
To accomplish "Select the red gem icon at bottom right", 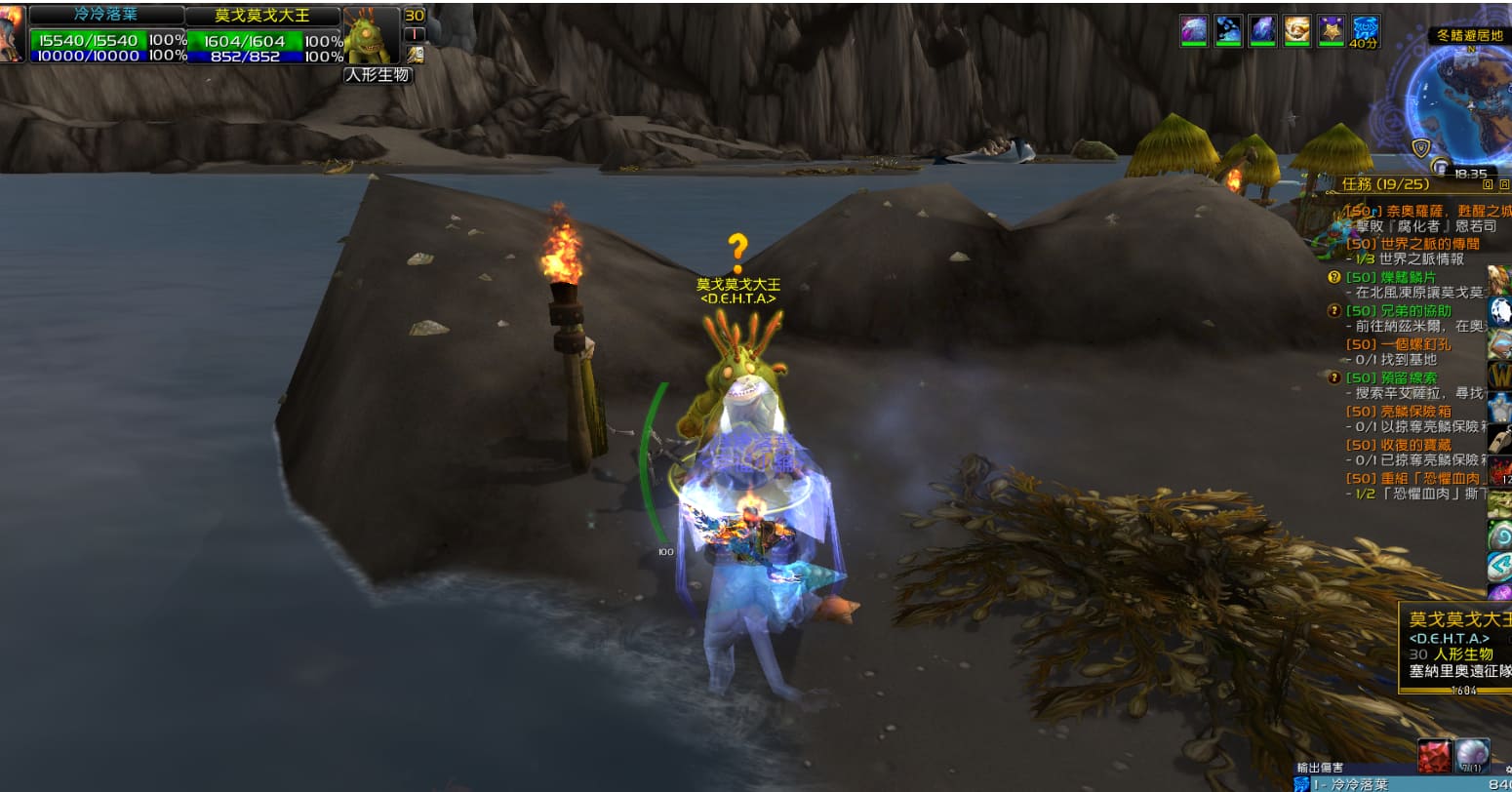I will tap(1434, 757).
